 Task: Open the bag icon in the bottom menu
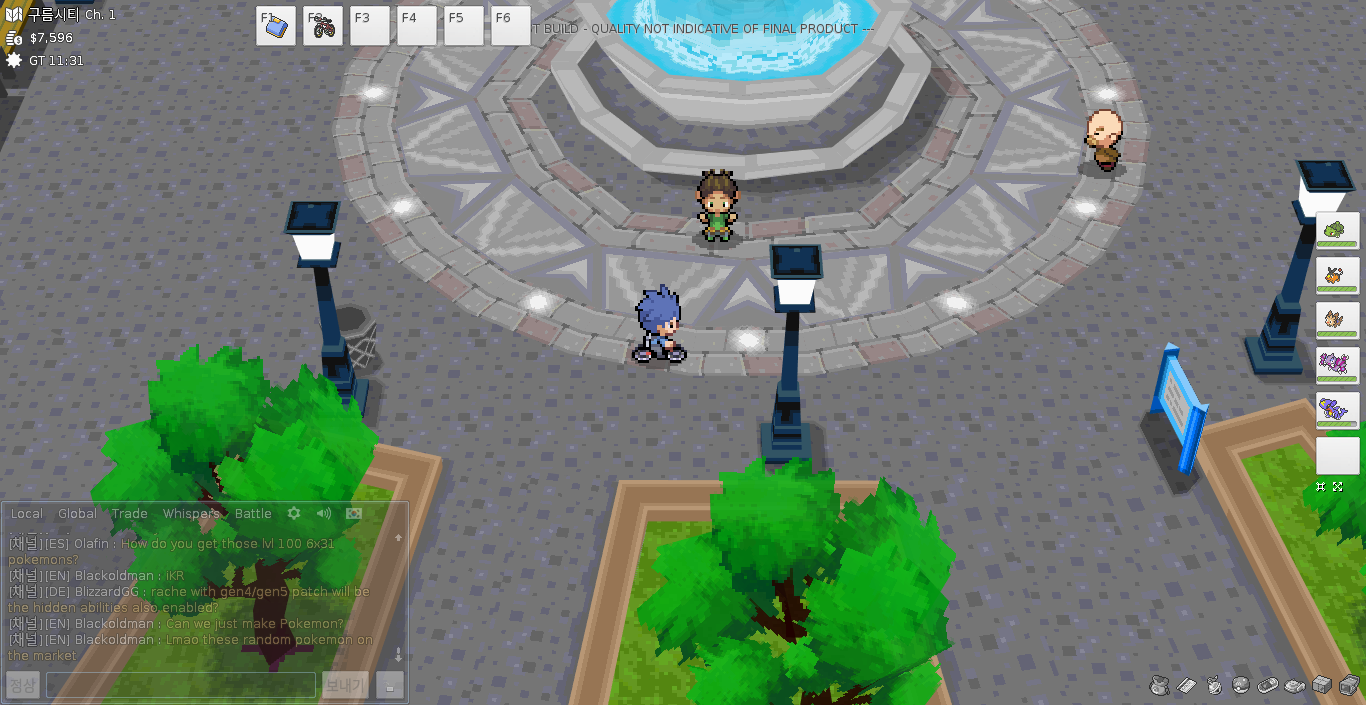1160,685
